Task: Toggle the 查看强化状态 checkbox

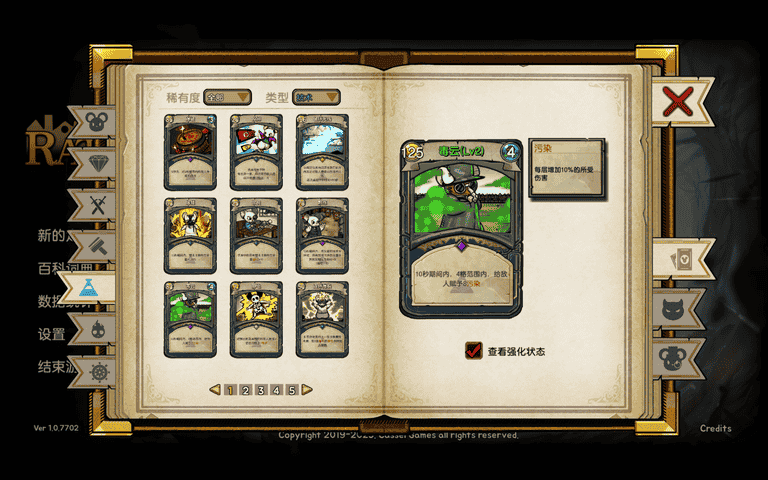Action: click(474, 351)
